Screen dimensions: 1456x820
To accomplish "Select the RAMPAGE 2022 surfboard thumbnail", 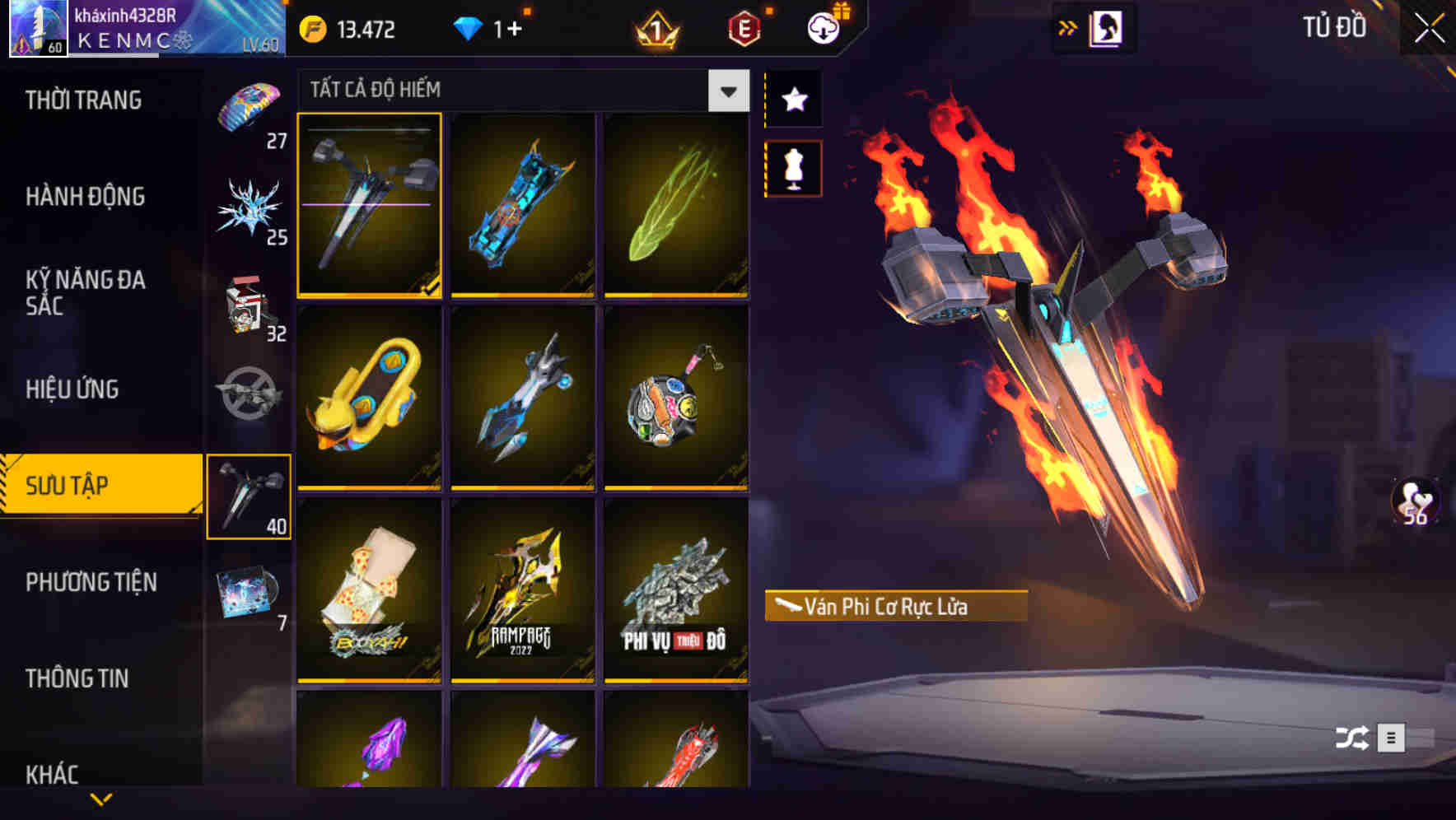I will pyautogui.click(x=522, y=593).
